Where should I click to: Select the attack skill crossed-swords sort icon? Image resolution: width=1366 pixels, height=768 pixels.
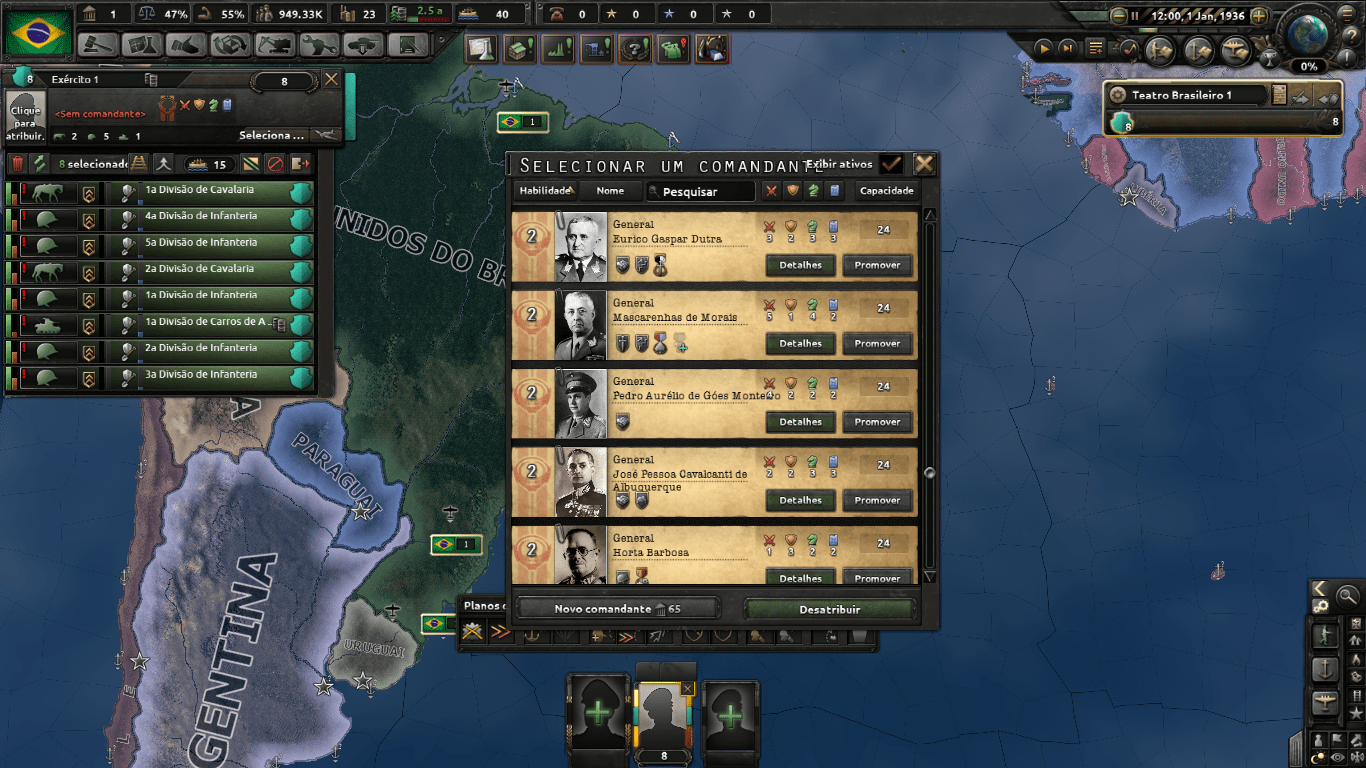pyautogui.click(x=771, y=190)
